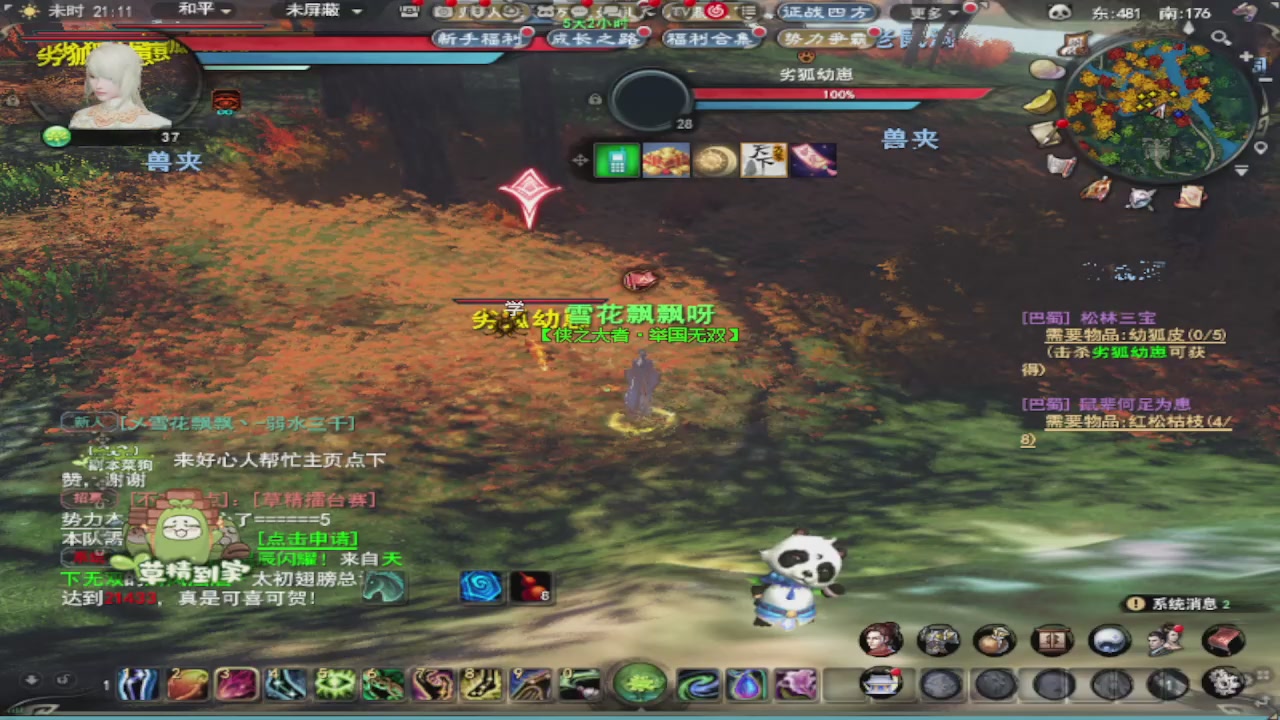The width and height of the screenshot is (1280, 720).
Task: Toggle the TV broadcast icon in the top bar
Action: click(681, 11)
